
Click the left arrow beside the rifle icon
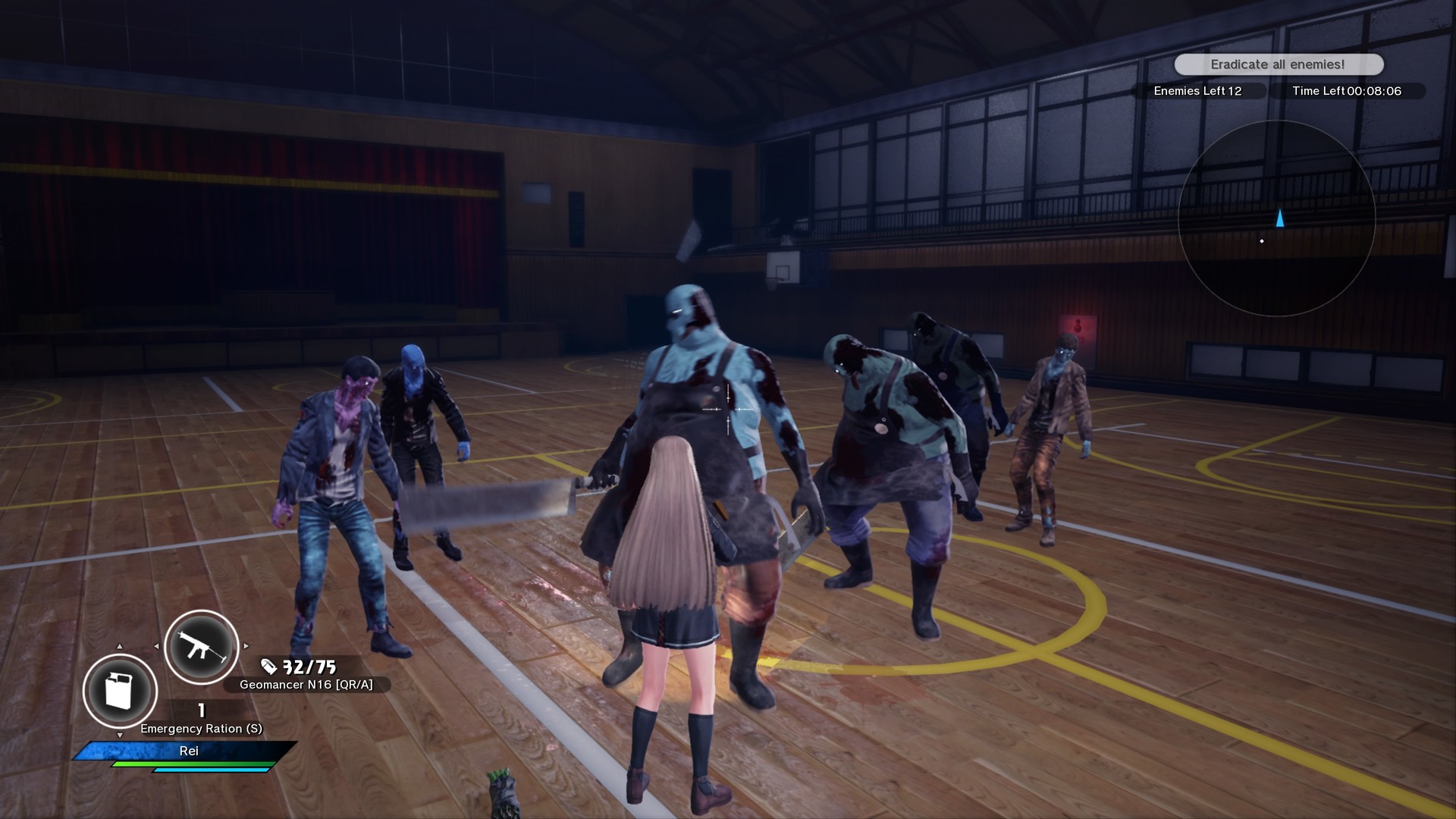157,646
